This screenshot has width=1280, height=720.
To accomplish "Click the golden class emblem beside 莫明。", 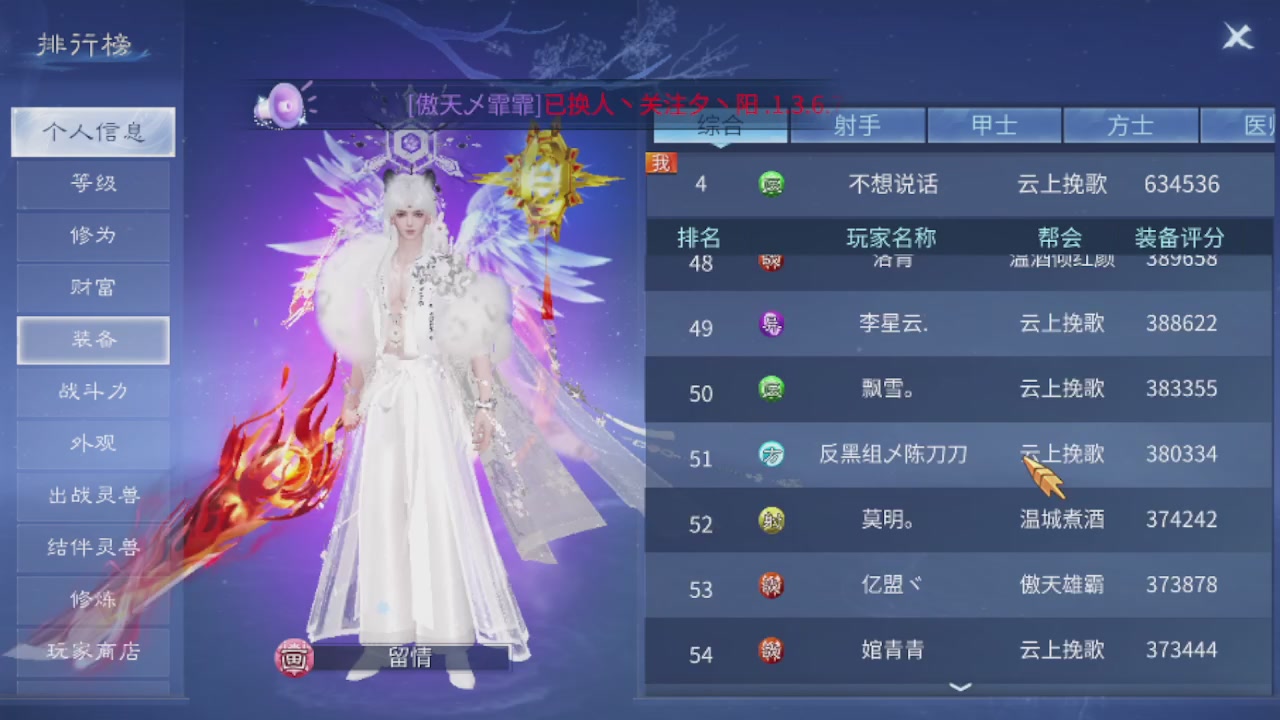I will [x=771, y=520].
